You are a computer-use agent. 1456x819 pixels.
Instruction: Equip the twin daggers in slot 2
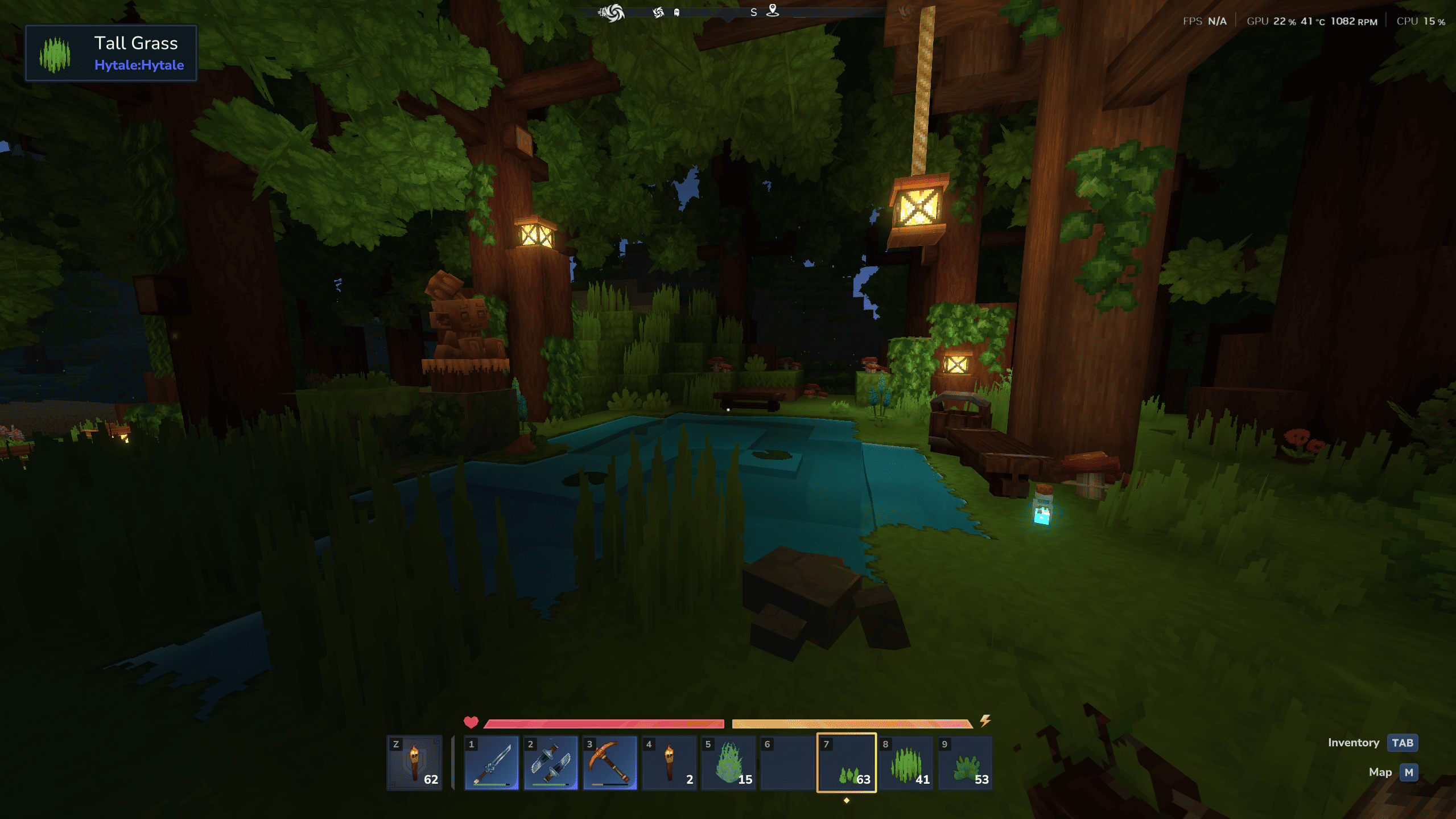point(551,763)
